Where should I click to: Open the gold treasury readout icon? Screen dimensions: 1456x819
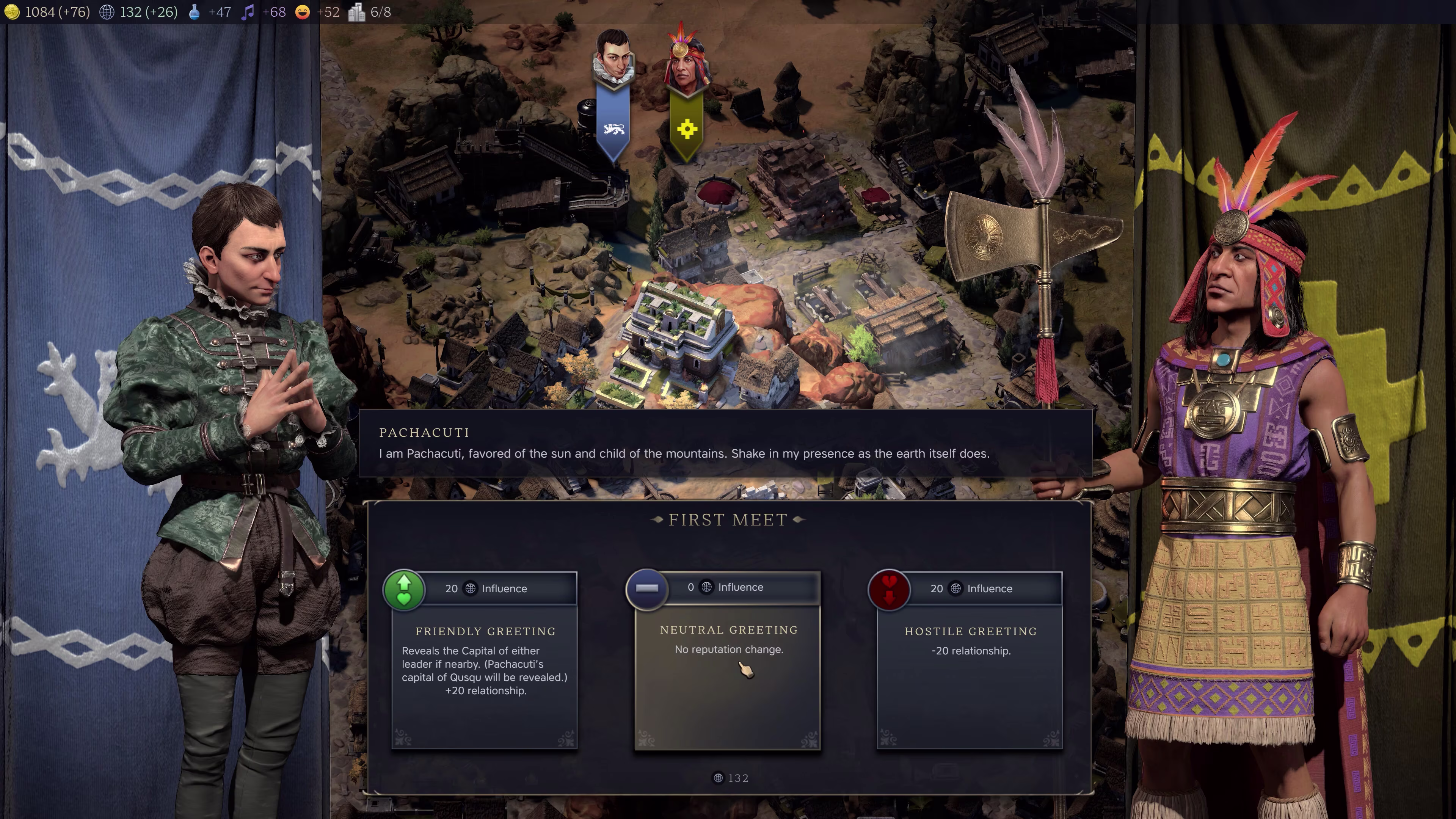[x=12, y=12]
